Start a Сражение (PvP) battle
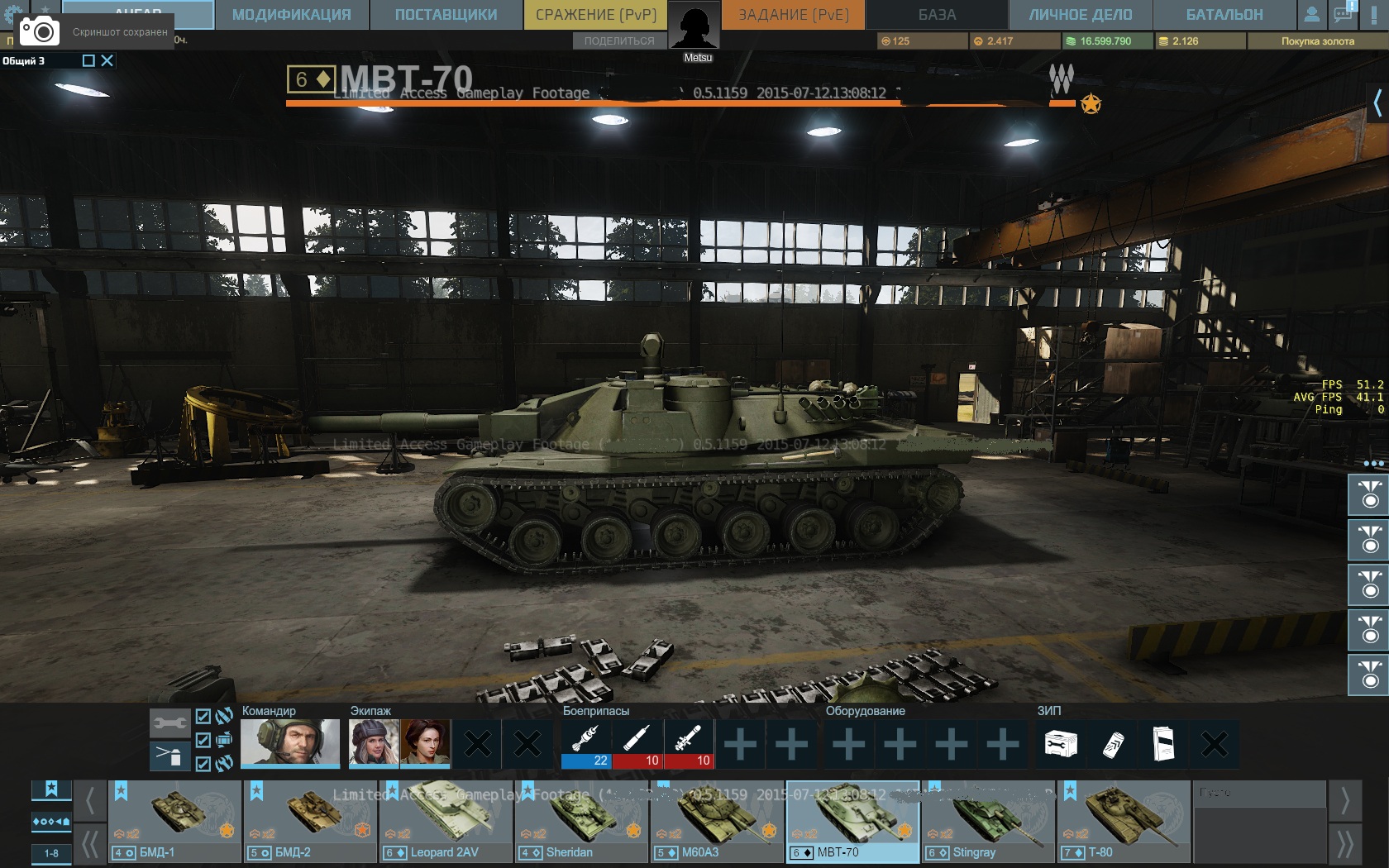Viewport: 1389px width, 868px height. tap(595, 15)
